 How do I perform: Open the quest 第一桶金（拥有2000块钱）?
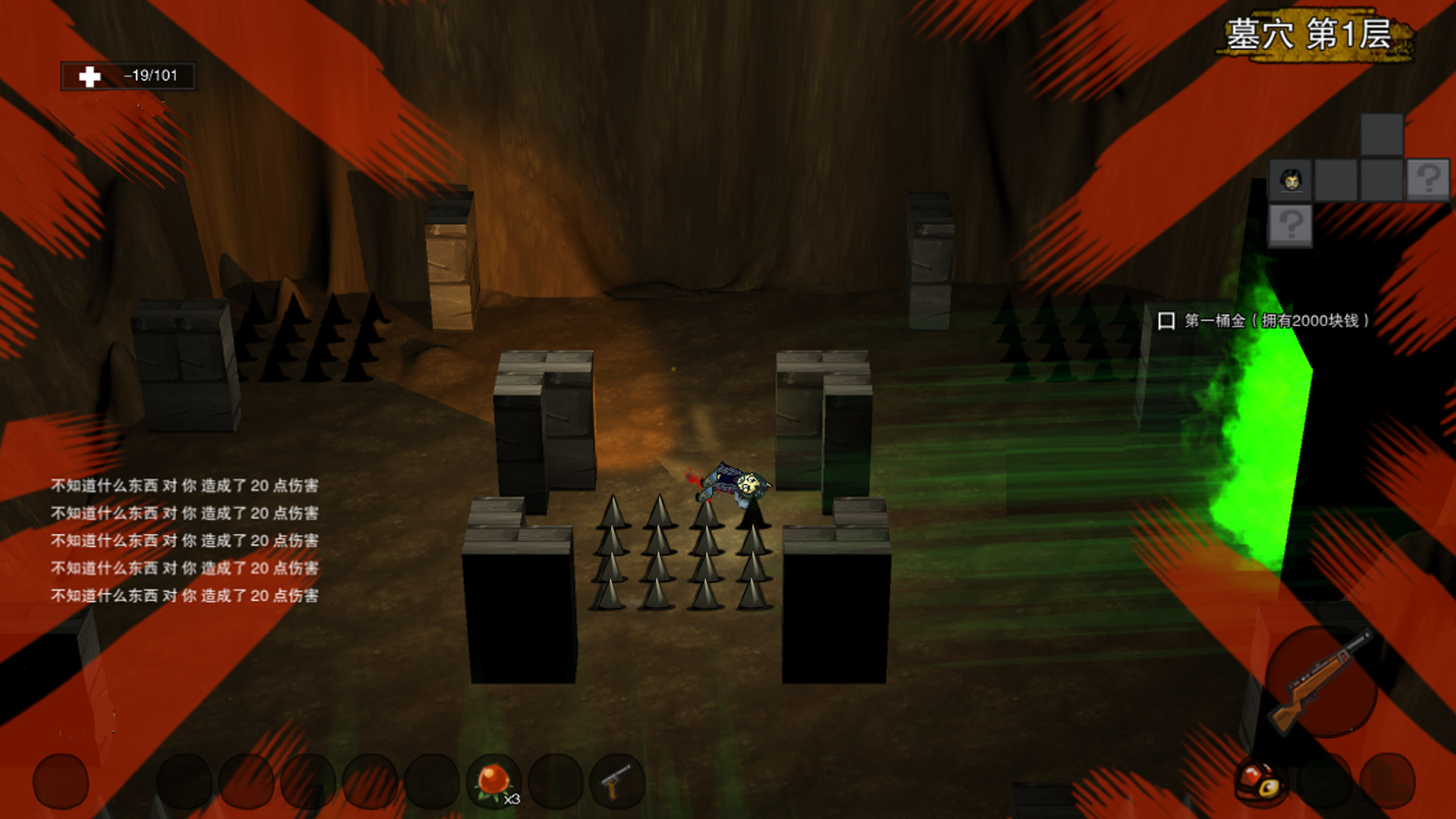1274,321
